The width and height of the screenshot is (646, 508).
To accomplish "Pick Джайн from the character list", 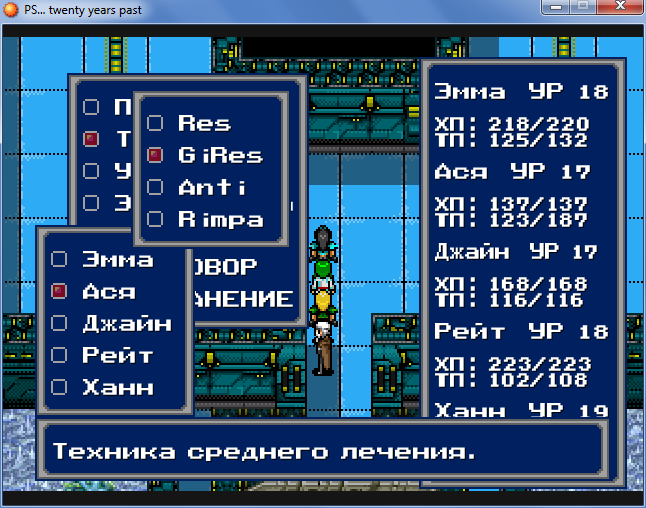I will click(125, 324).
